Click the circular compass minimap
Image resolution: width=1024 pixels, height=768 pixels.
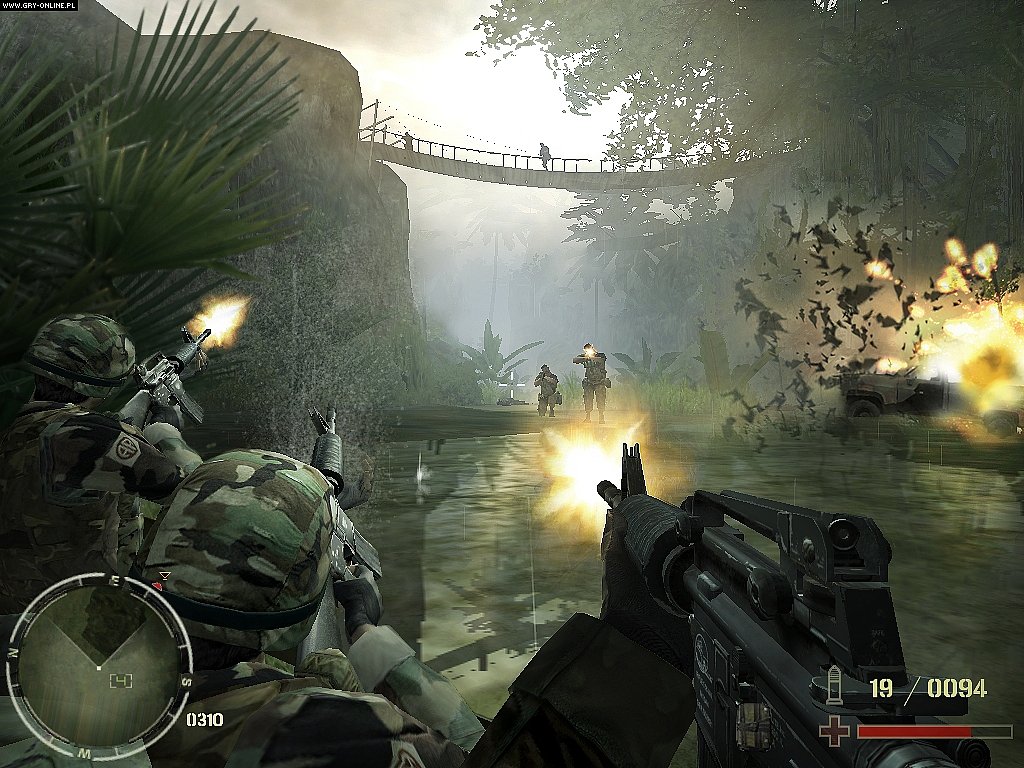coord(98,664)
